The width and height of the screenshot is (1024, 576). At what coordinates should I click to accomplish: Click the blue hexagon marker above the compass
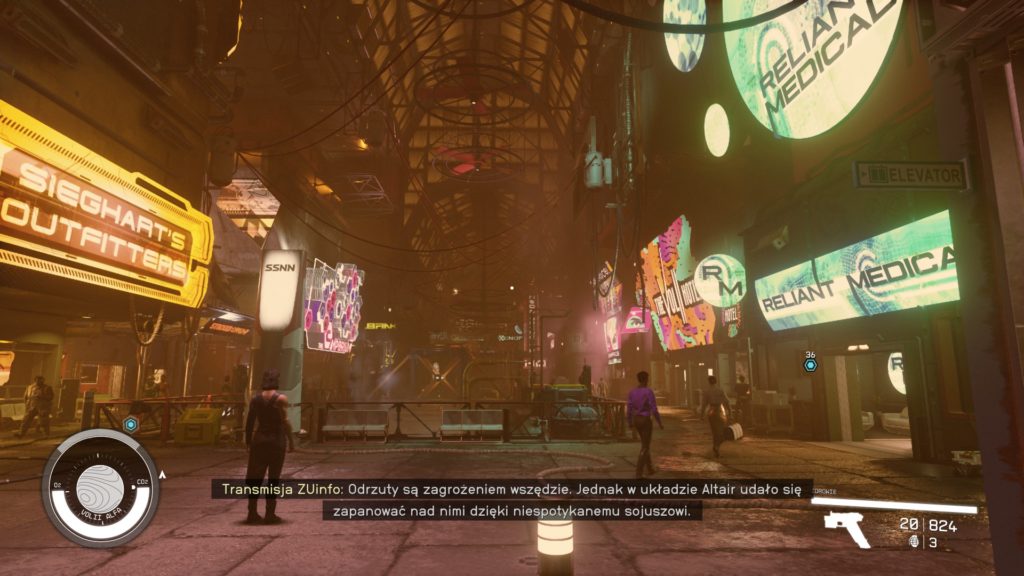click(130, 424)
